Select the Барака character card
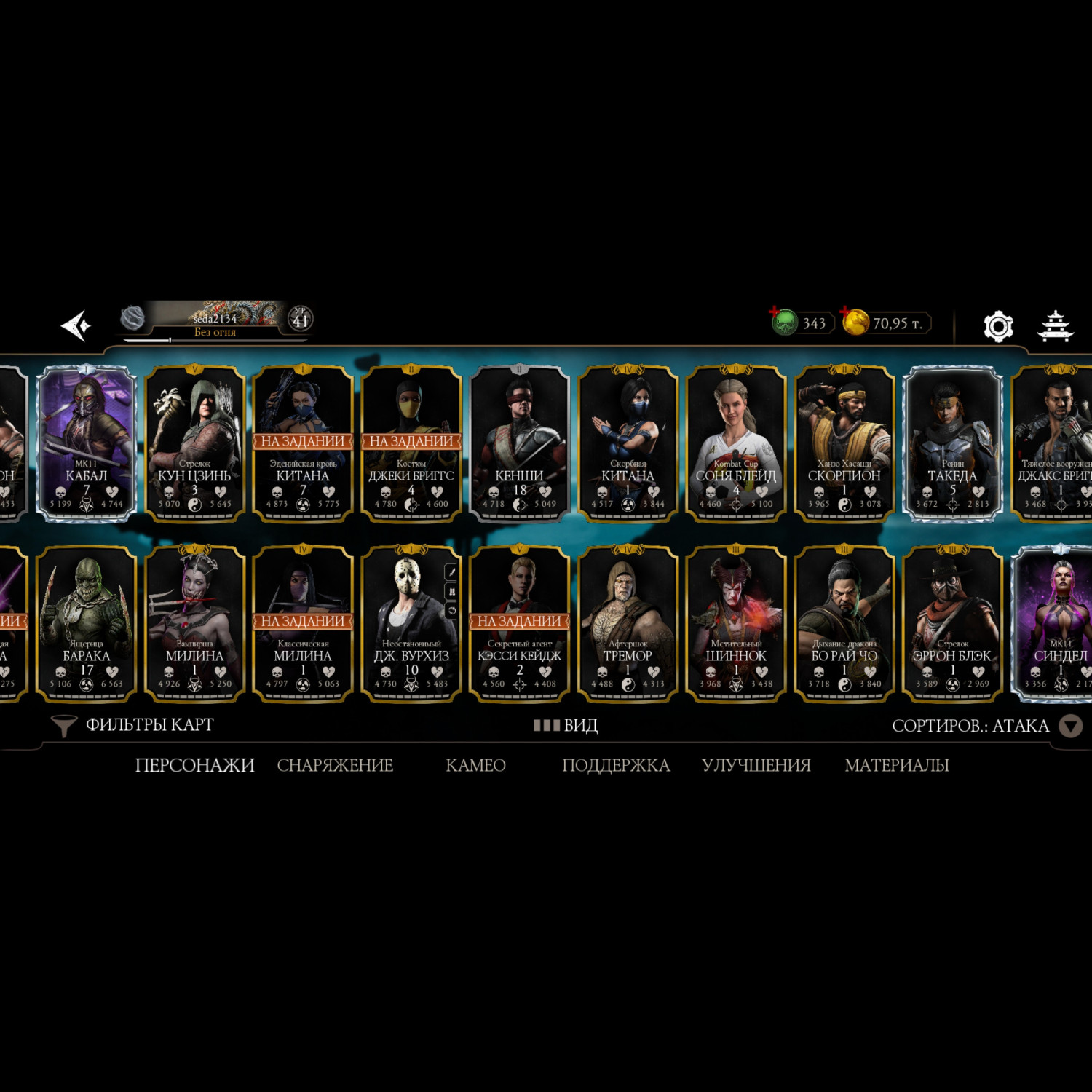Image resolution: width=1092 pixels, height=1092 pixels. tap(87, 623)
